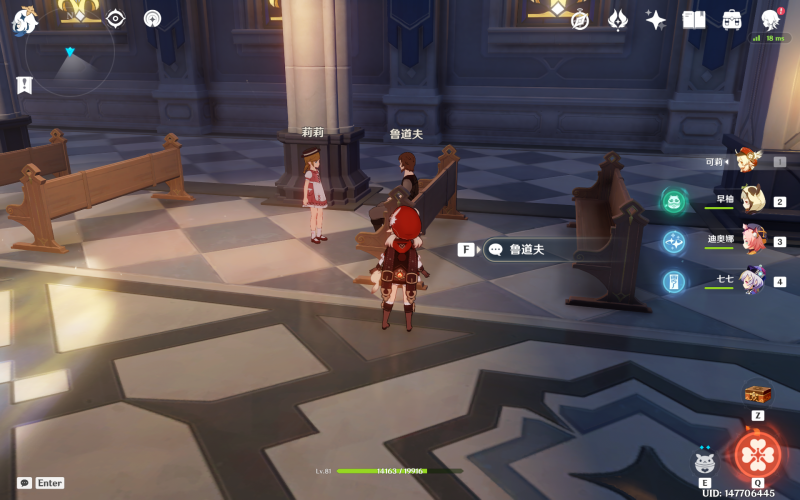The image size is (800, 500).
Task: Open the Paimon main menu
Action: pos(24,18)
